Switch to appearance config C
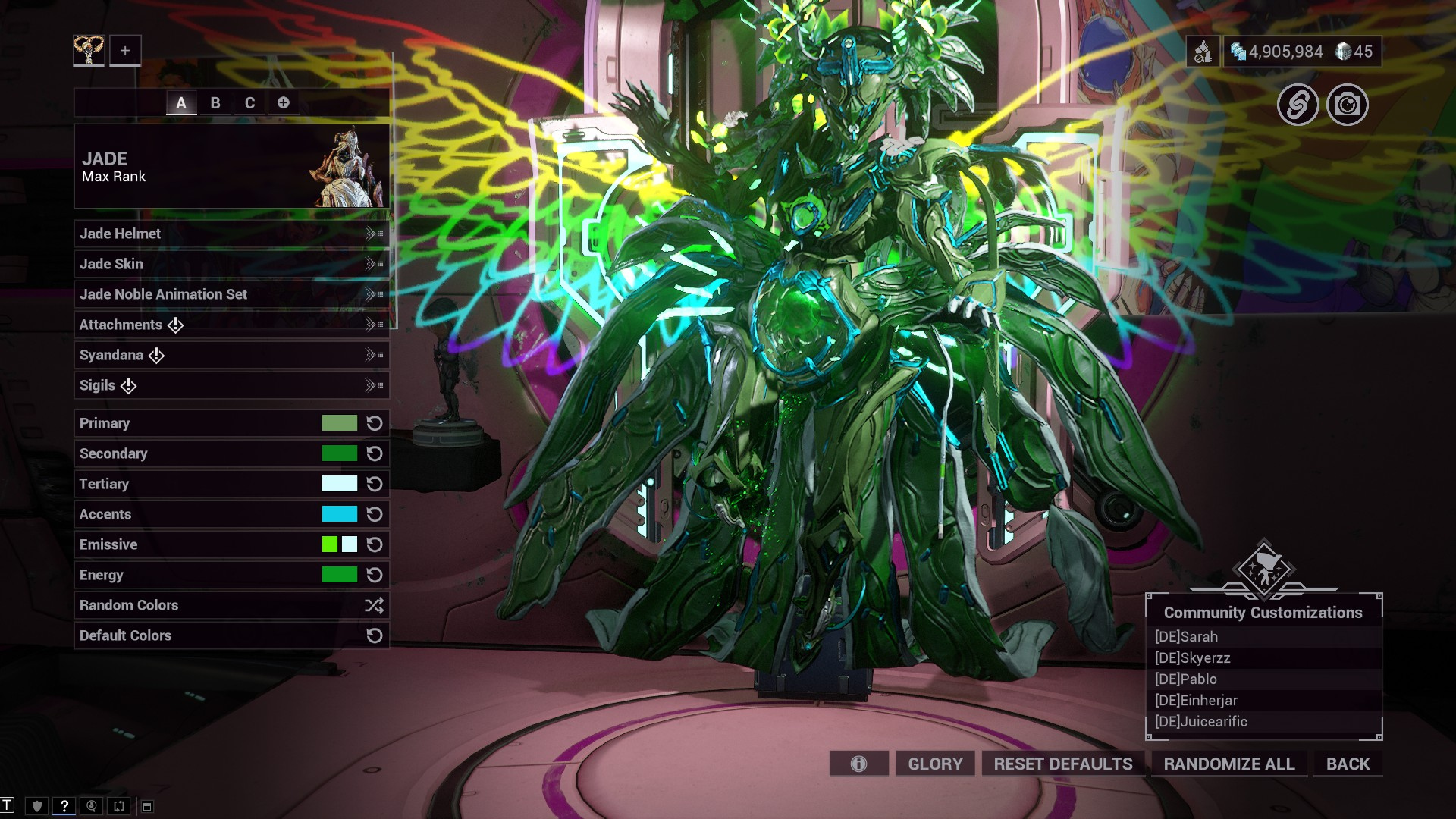The height and width of the screenshot is (819, 1456). click(x=249, y=103)
